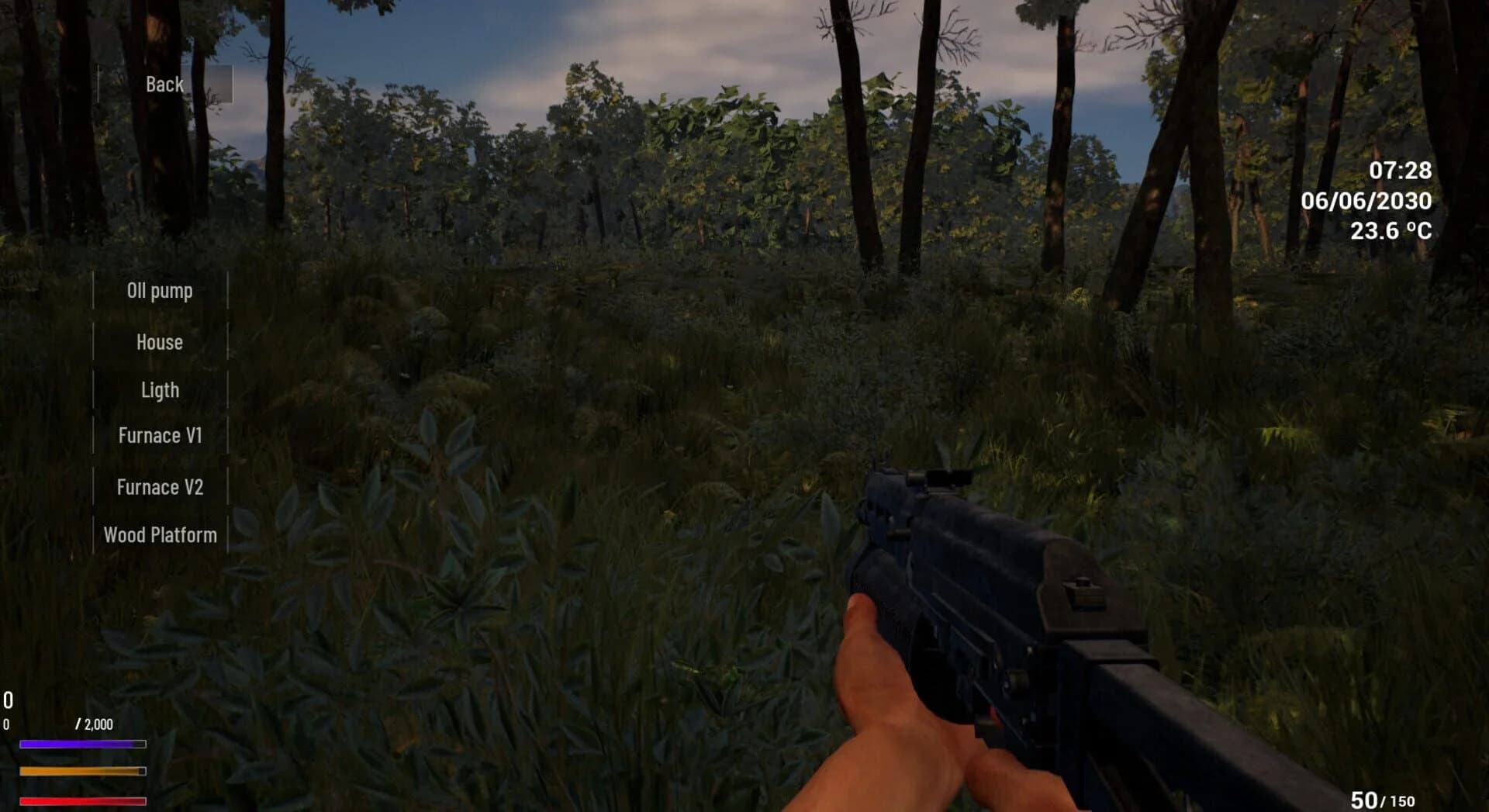This screenshot has height=812, width=1489.
Task: Click the 2,000 capacity counter
Action: coord(93,724)
